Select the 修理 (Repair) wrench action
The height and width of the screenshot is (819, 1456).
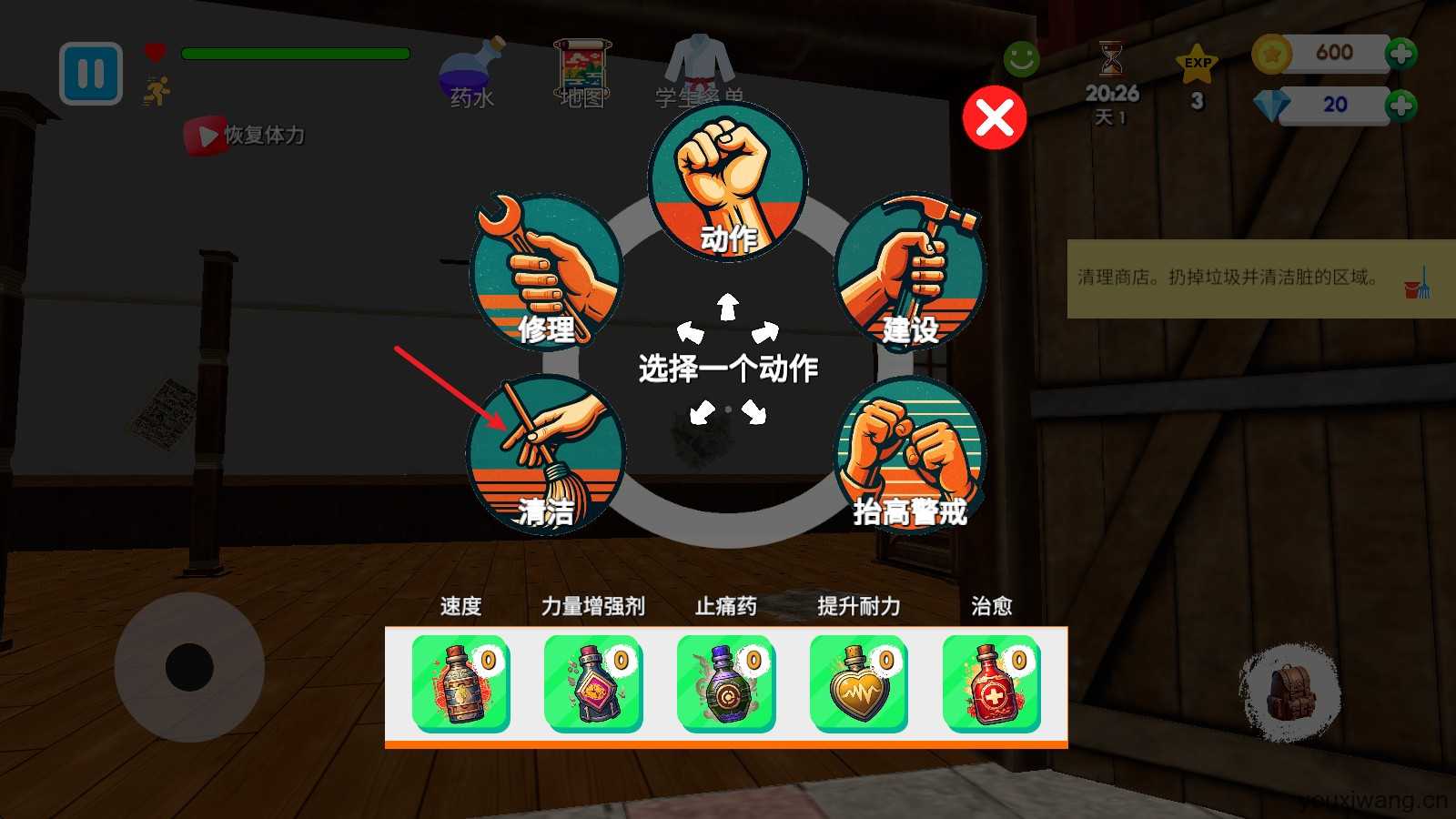(x=546, y=268)
